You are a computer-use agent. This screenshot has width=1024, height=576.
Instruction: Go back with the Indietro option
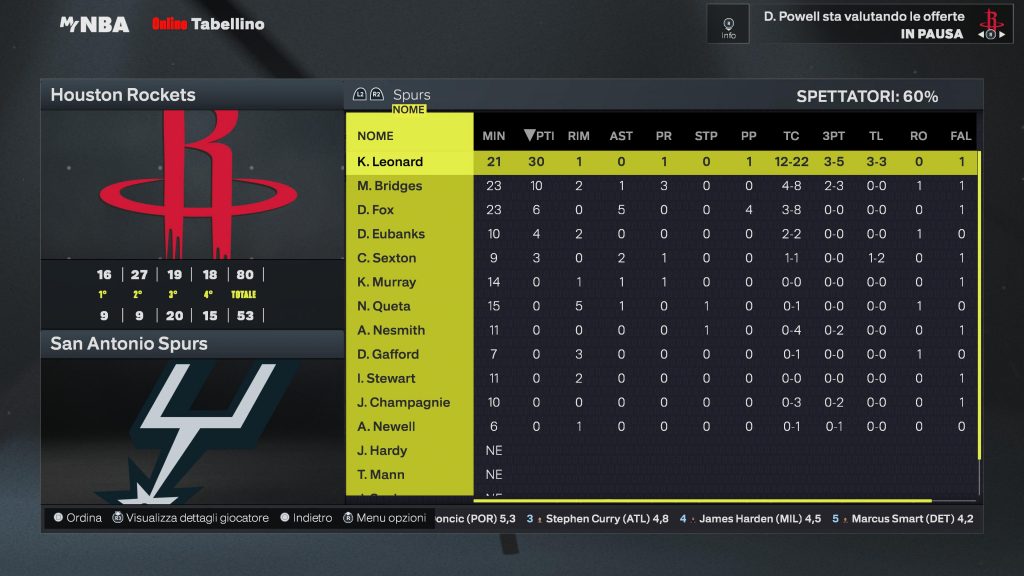306,518
